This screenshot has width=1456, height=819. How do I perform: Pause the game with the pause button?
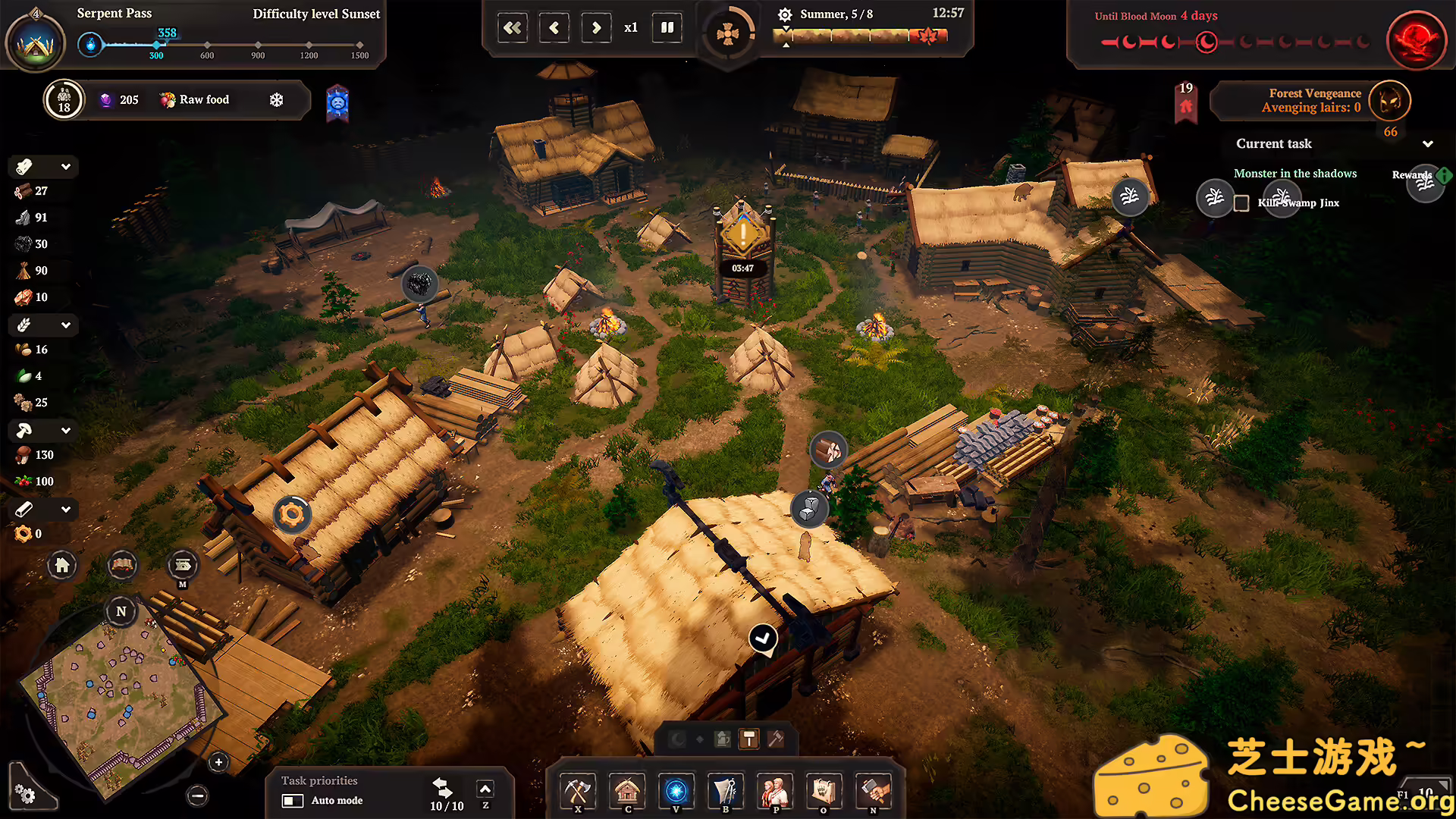(x=667, y=28)
